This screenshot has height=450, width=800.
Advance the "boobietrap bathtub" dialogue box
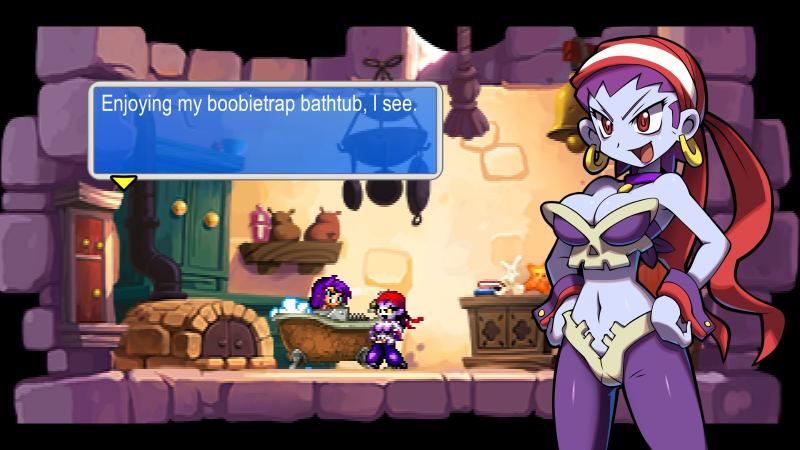(x=265, y=130)
